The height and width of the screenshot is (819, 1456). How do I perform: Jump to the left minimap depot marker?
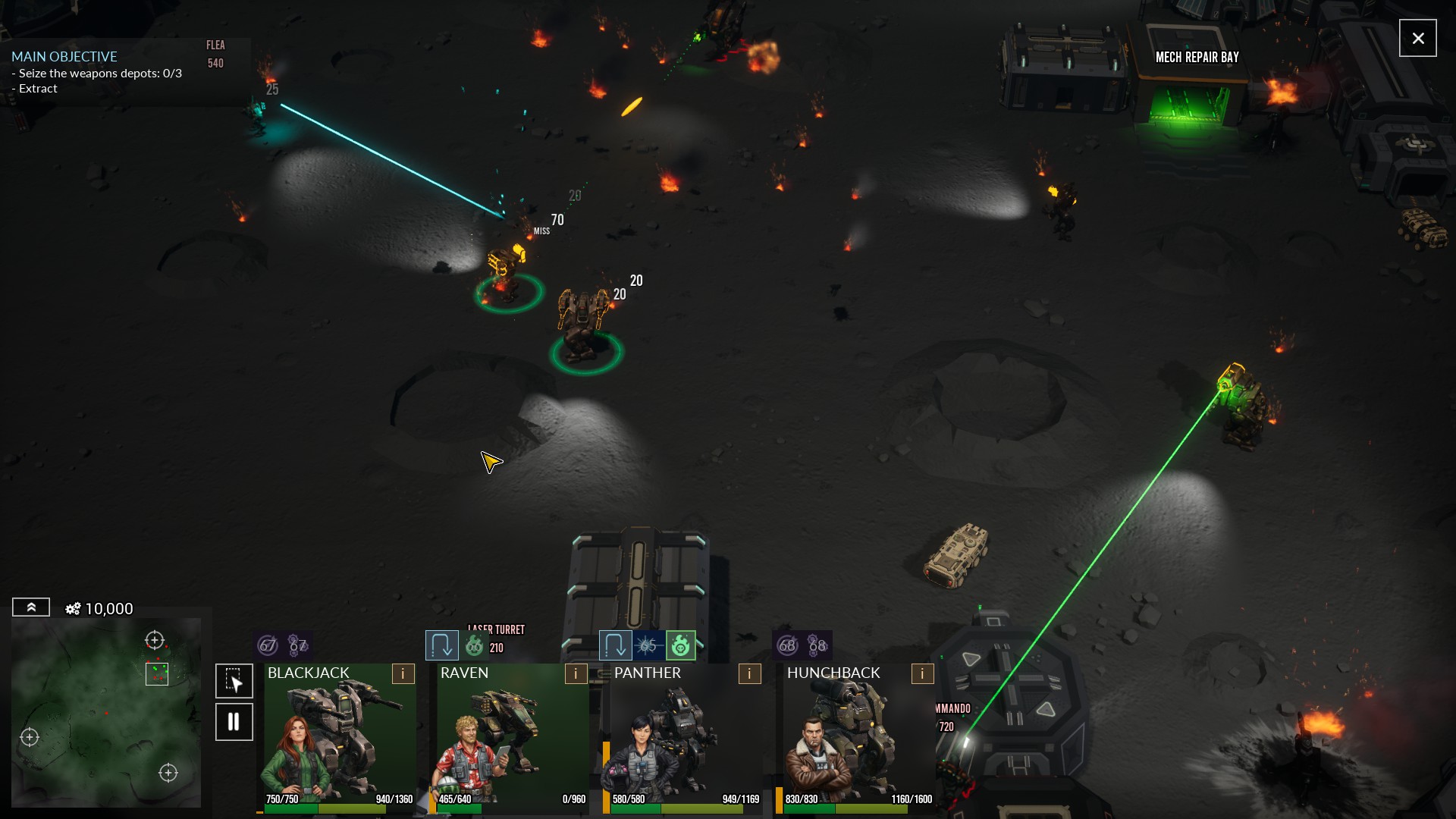pyautogui.click(x=30, y=737)
